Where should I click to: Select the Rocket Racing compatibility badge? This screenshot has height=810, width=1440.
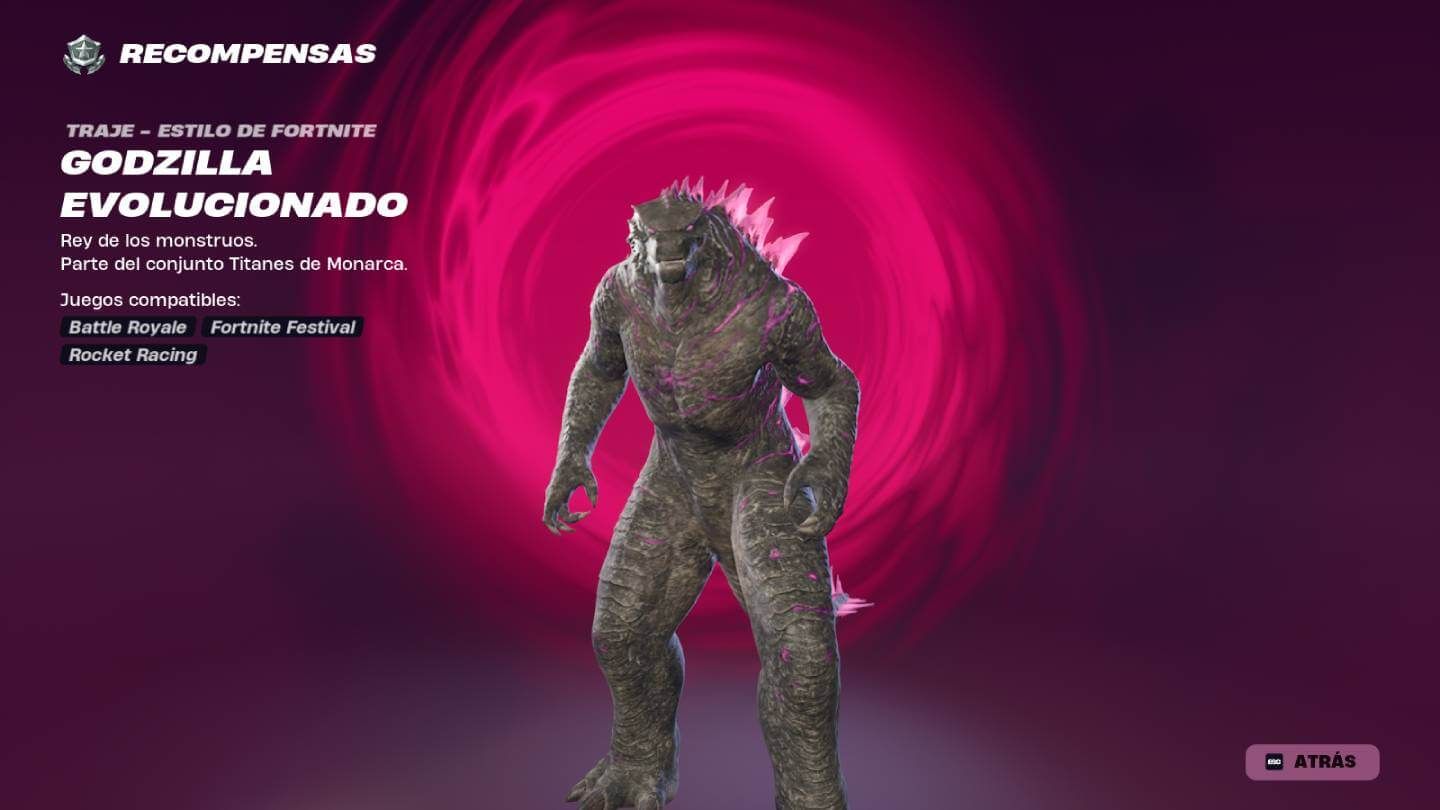(132, 355)
